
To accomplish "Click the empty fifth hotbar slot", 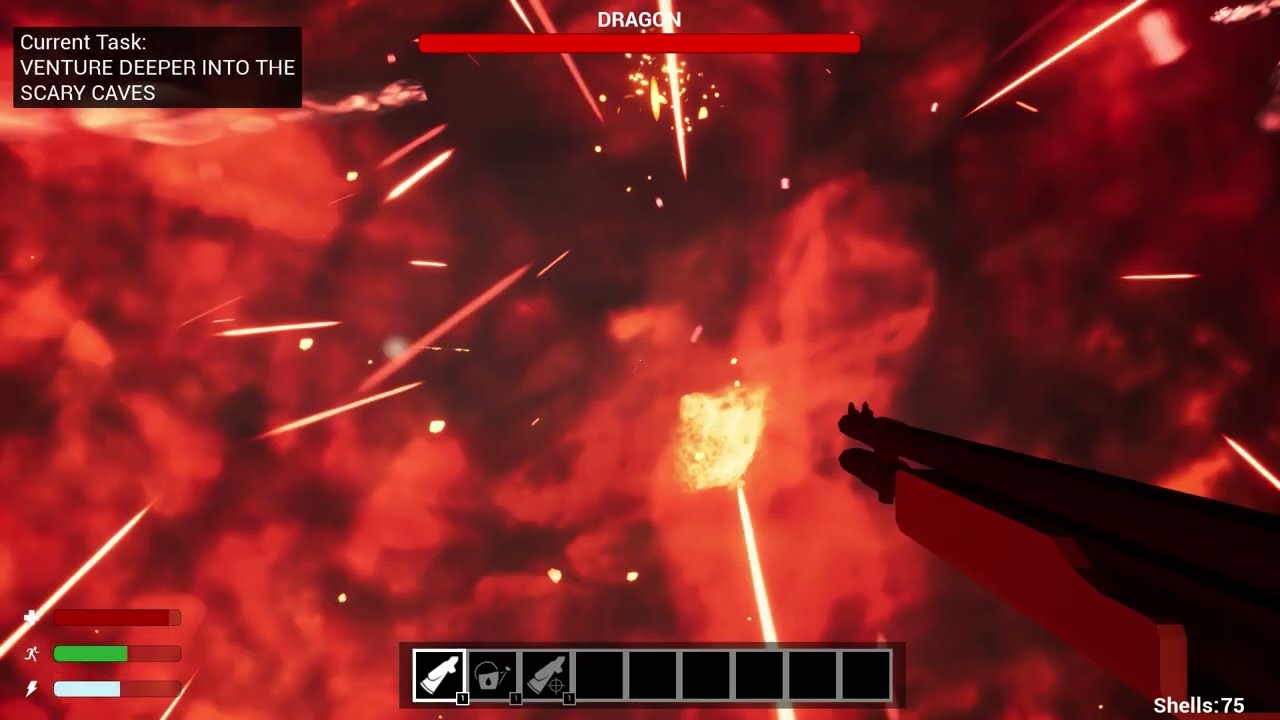I will (x=650, y=672).
